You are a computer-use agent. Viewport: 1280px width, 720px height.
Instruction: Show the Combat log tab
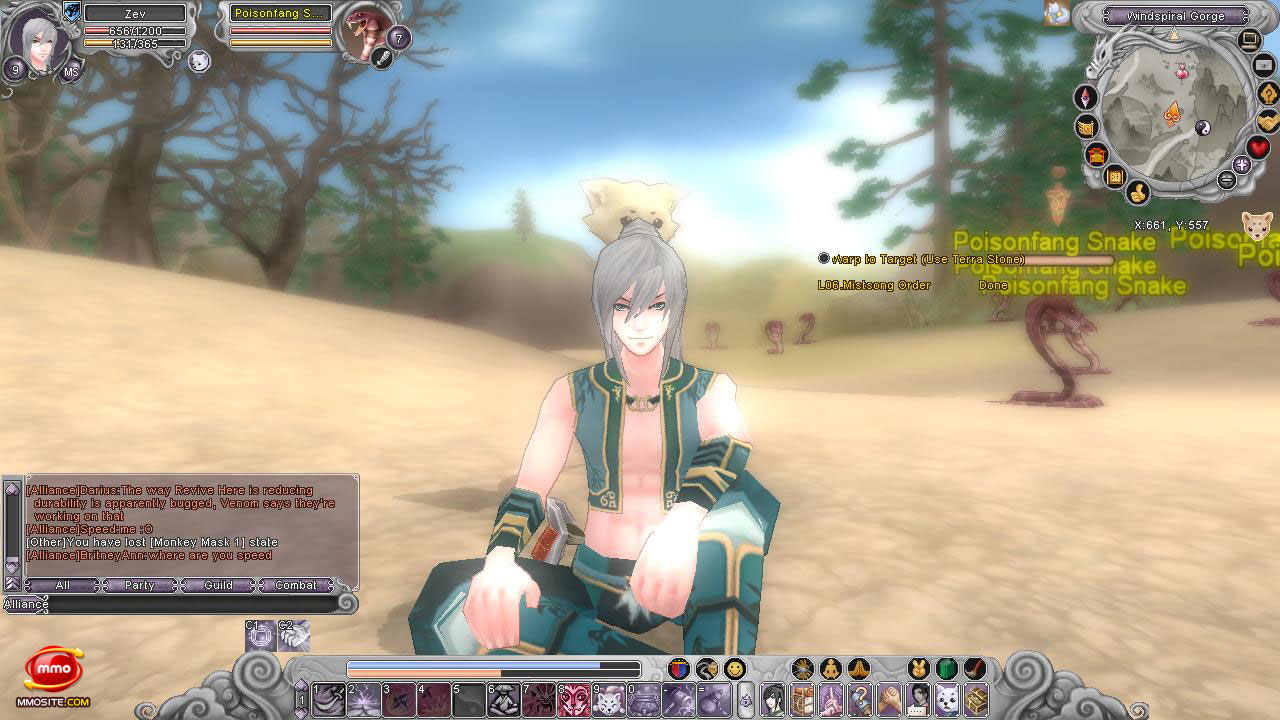pyautogui.click(x=296, y=585)
